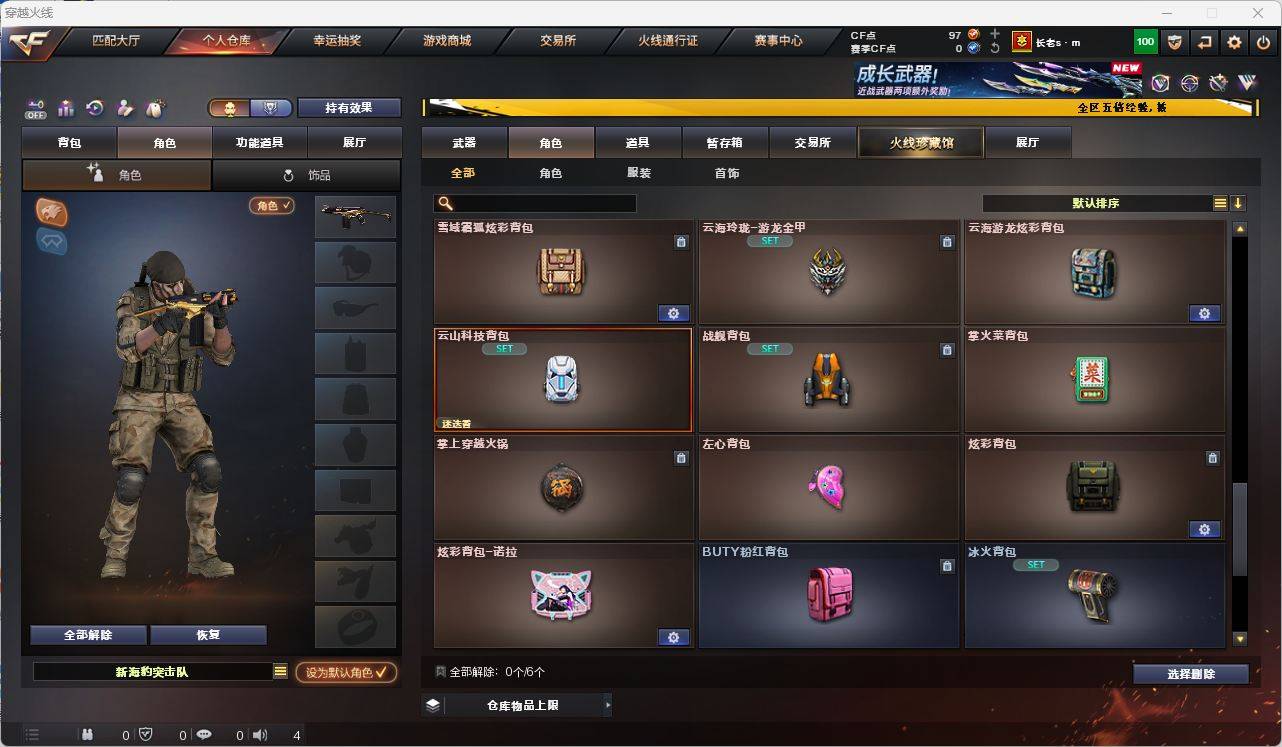
Task: Select the 好友 friends icon in bottom status bar
Action: coord(89,736)
